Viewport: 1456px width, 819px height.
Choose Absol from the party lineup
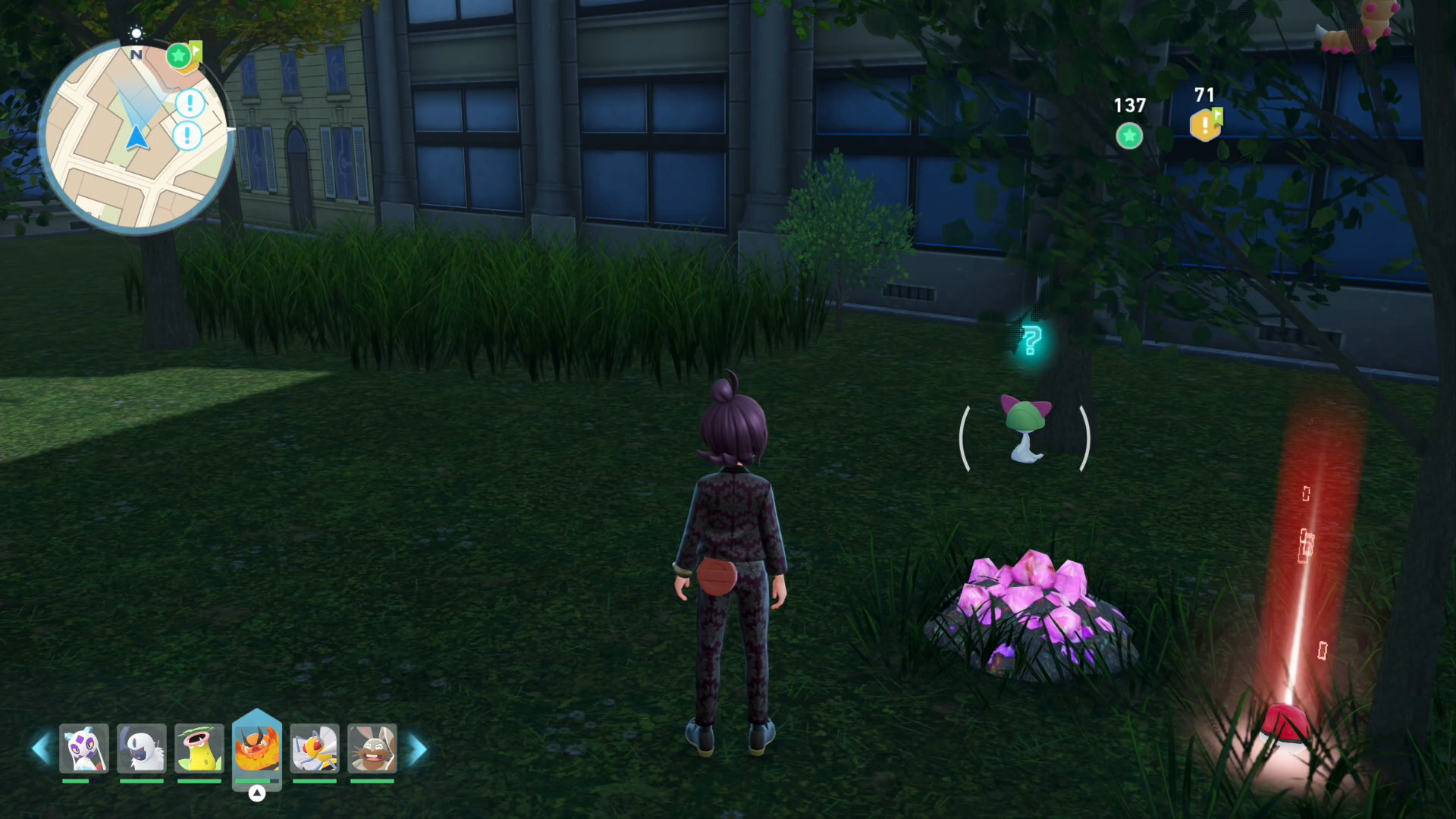tap(142, 748)
